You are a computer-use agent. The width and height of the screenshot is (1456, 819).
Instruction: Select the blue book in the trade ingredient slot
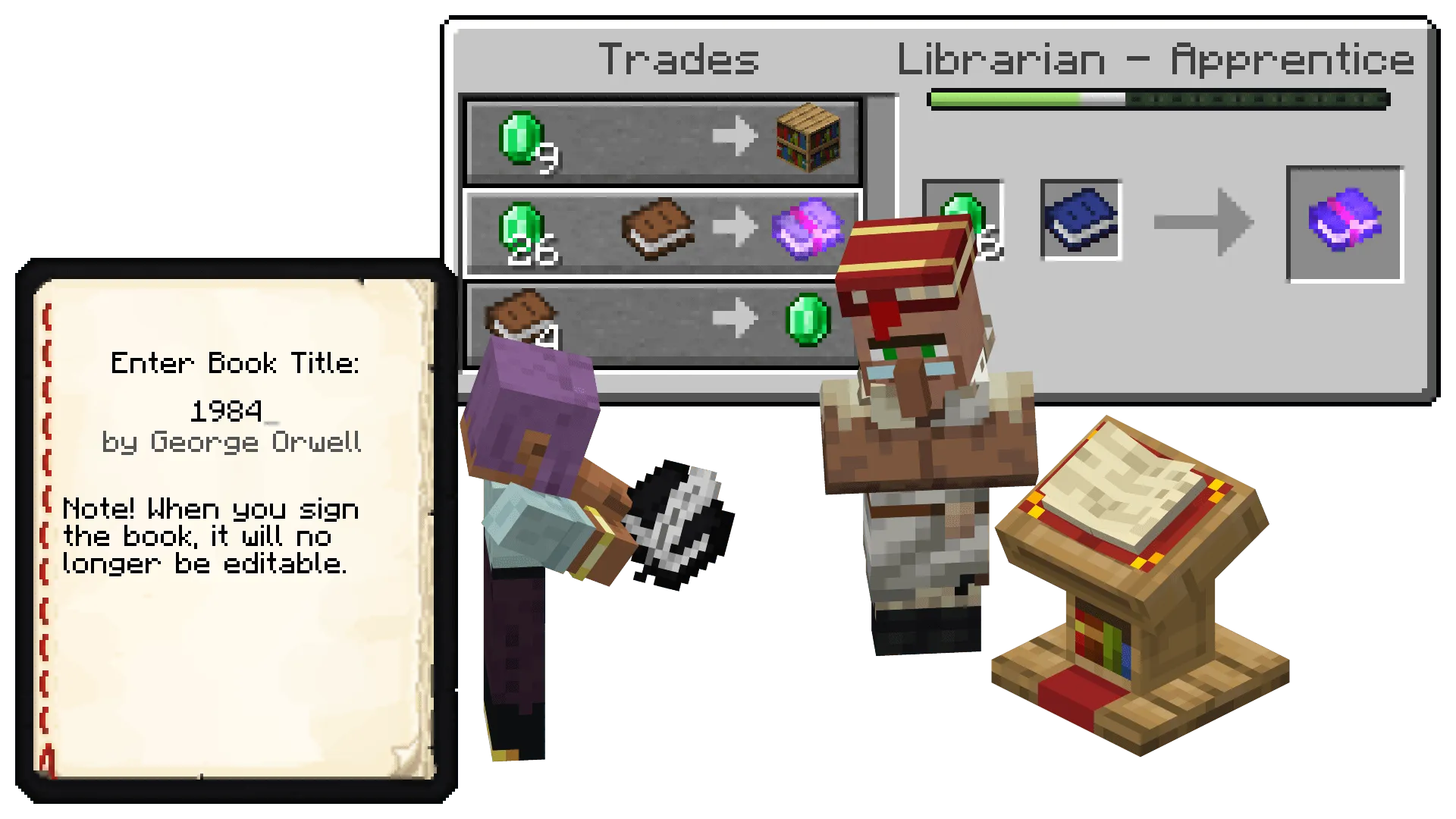tap(1080, 220)
